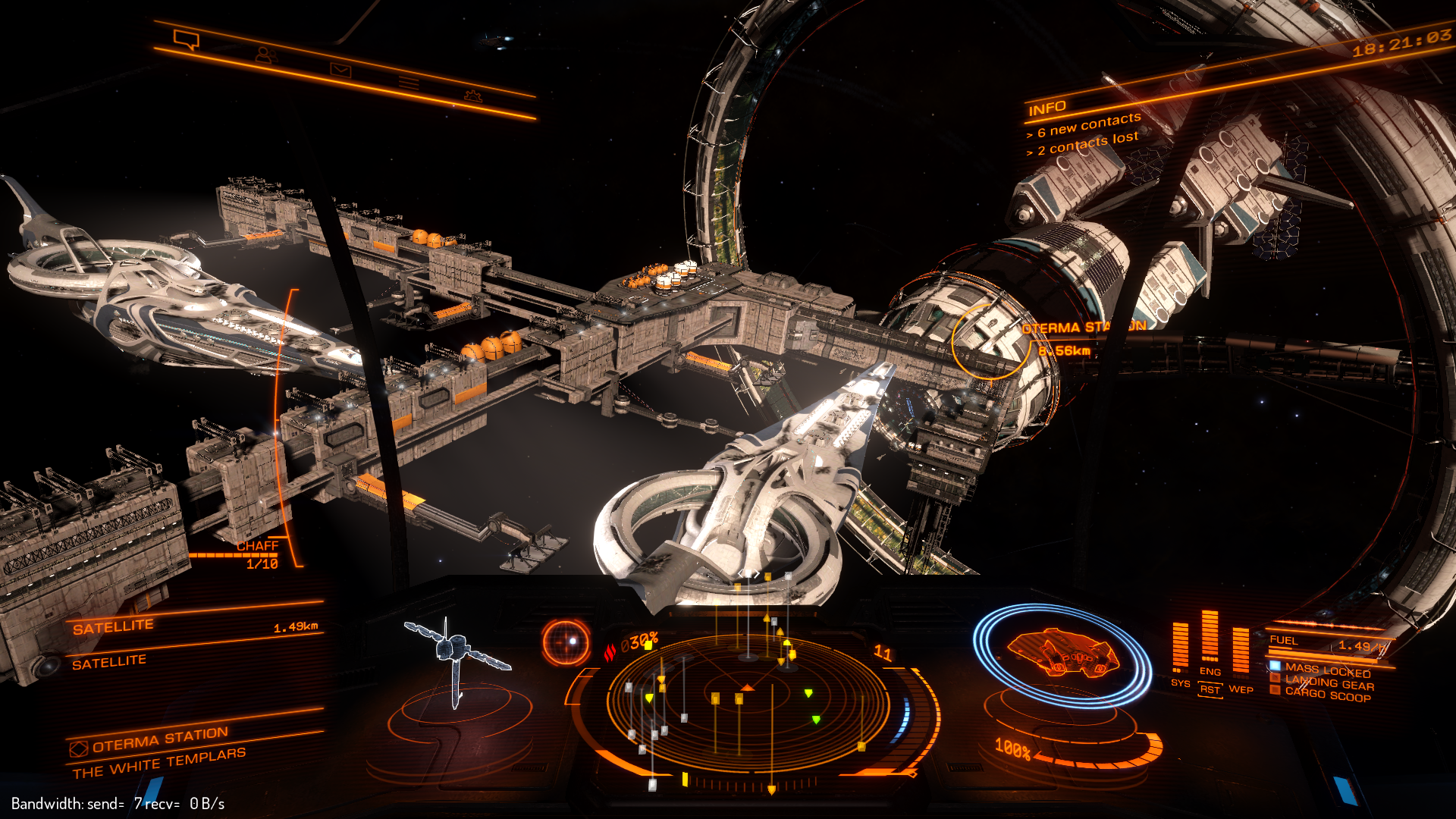The image size is (1456, 819).
Task: Click the own ship shield hologram
Action: [x=1062, y=654]
